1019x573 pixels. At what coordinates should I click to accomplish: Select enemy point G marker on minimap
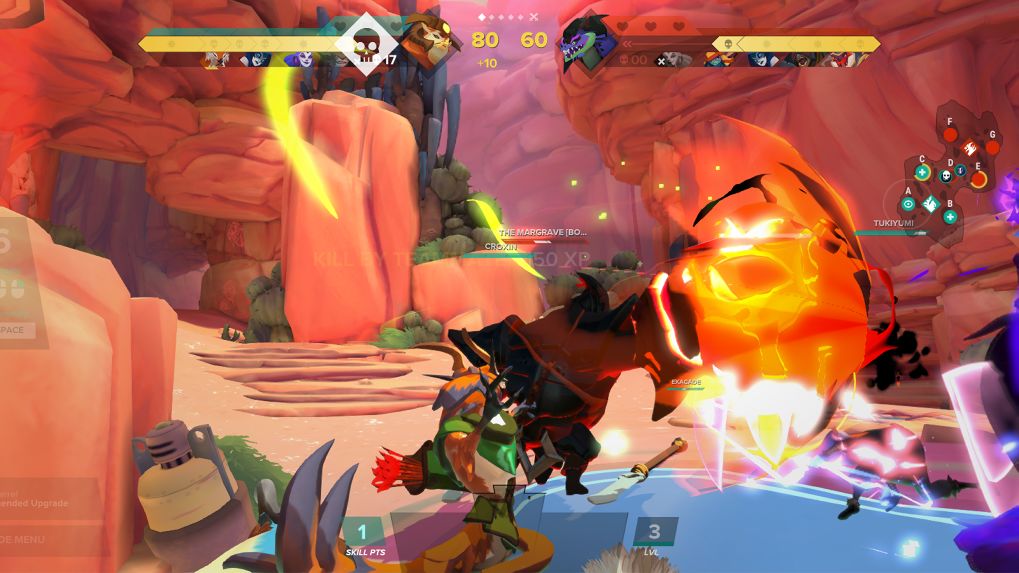pos(992,147)
